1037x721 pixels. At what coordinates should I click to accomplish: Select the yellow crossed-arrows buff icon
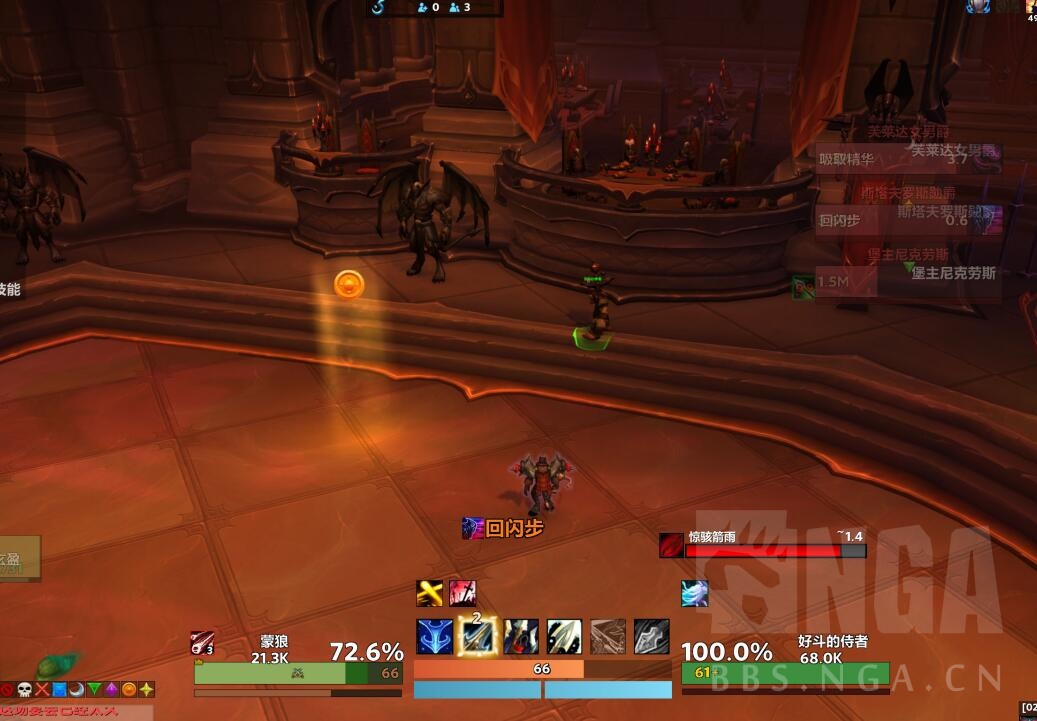430,593
